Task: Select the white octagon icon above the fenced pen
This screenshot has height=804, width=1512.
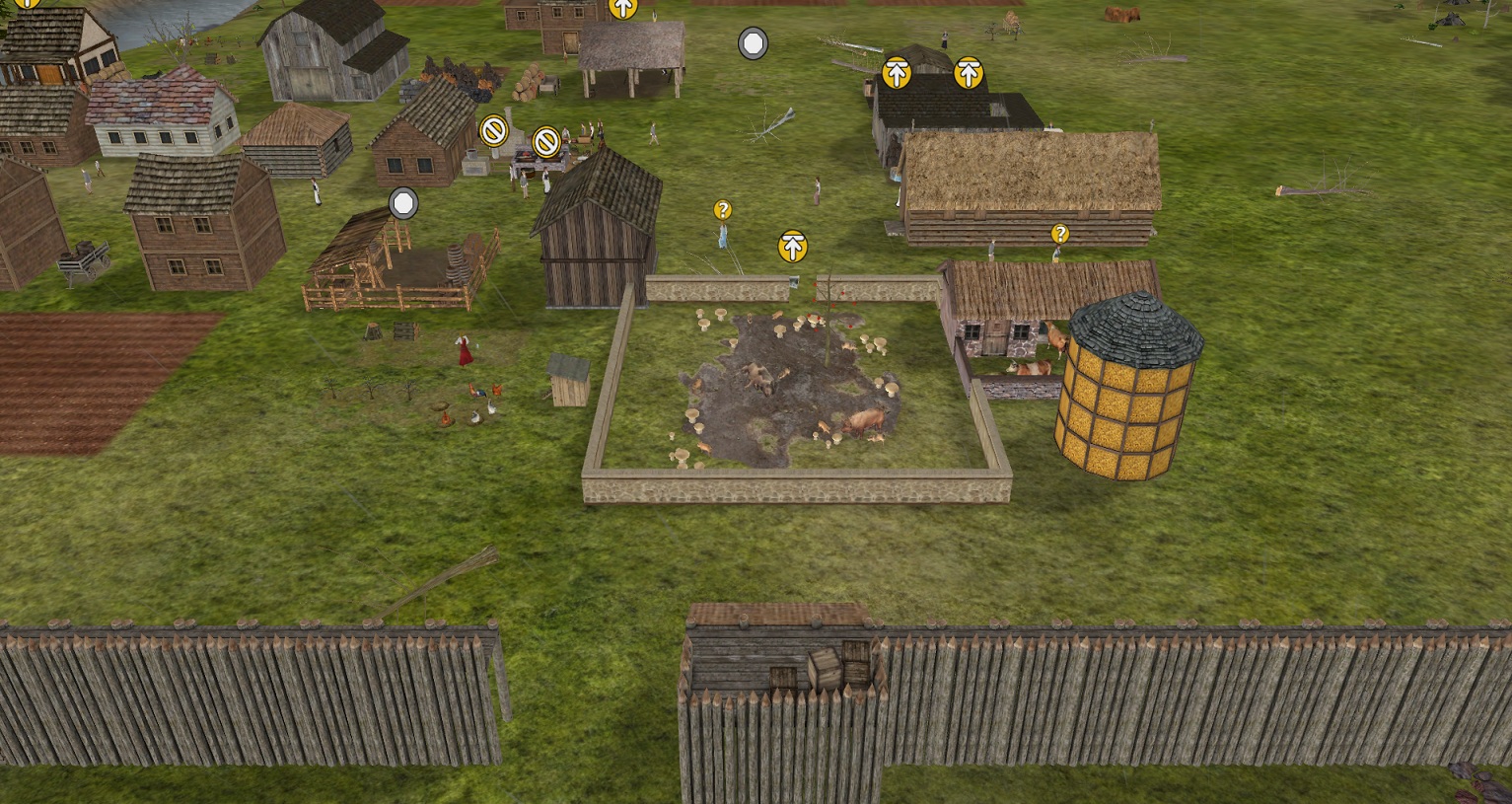Action: coord(403,204)
